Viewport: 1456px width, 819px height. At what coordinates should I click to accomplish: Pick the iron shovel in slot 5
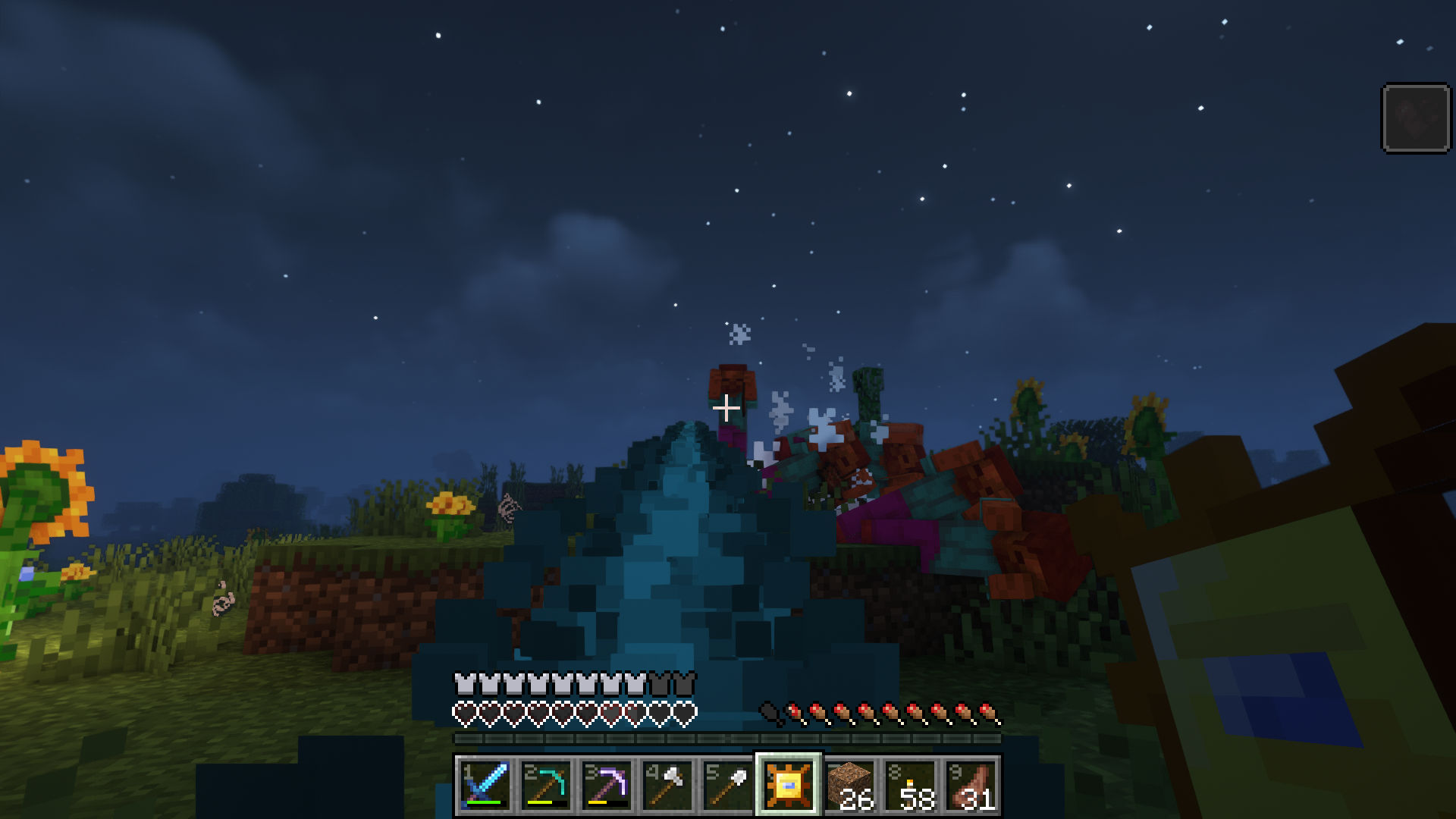(x=728, y=785)
